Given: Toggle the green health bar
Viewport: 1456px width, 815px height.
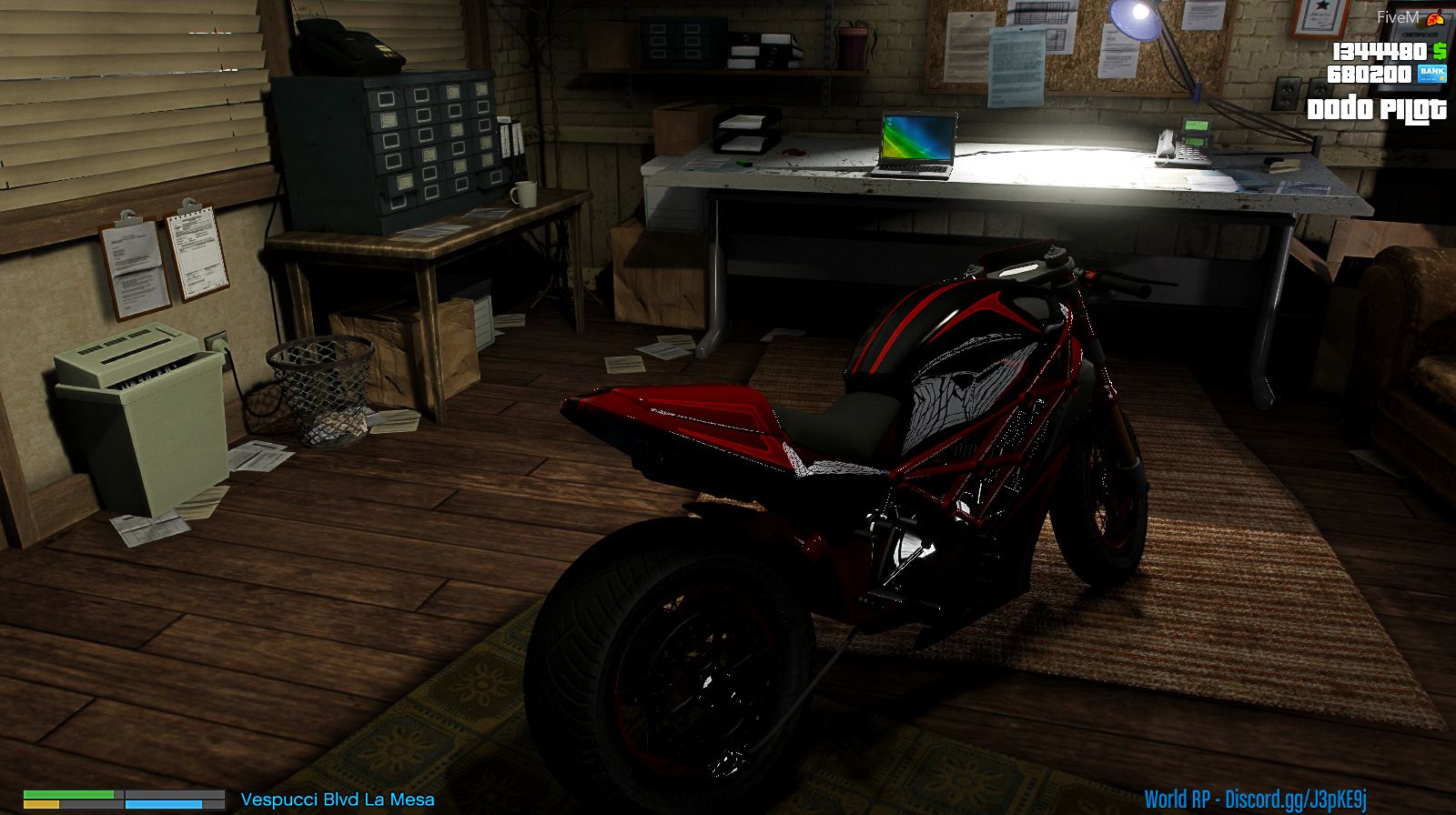Looking at the screenshot, I should (x=68, y=794).
